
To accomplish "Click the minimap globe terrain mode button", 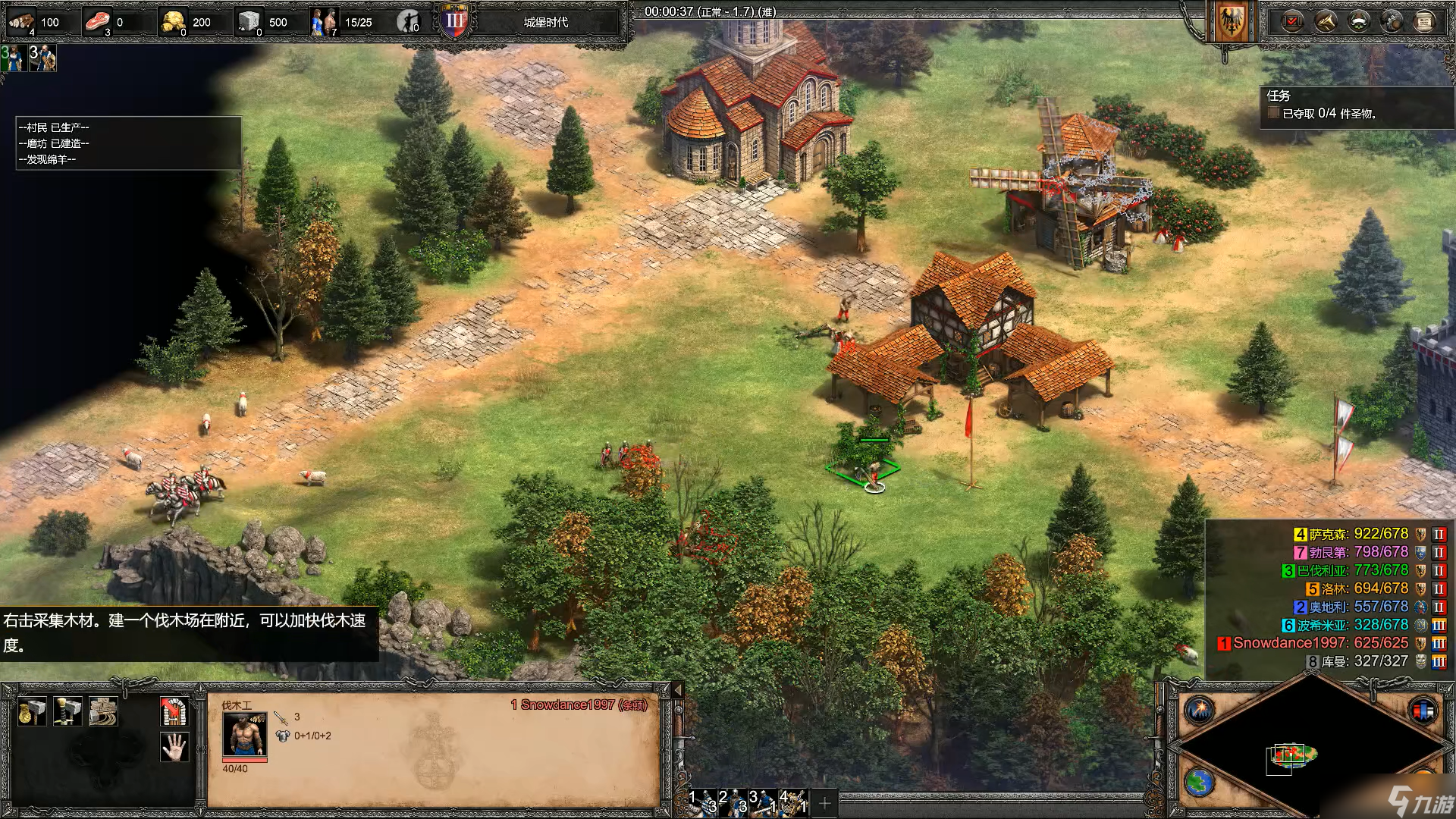I will [1200, 783].
